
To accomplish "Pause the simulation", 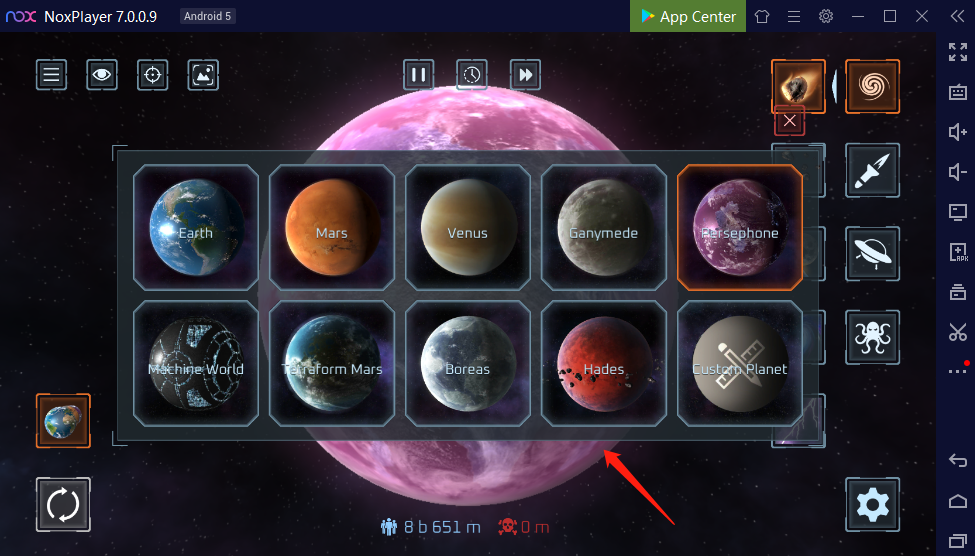I will [x=419, y=74].
